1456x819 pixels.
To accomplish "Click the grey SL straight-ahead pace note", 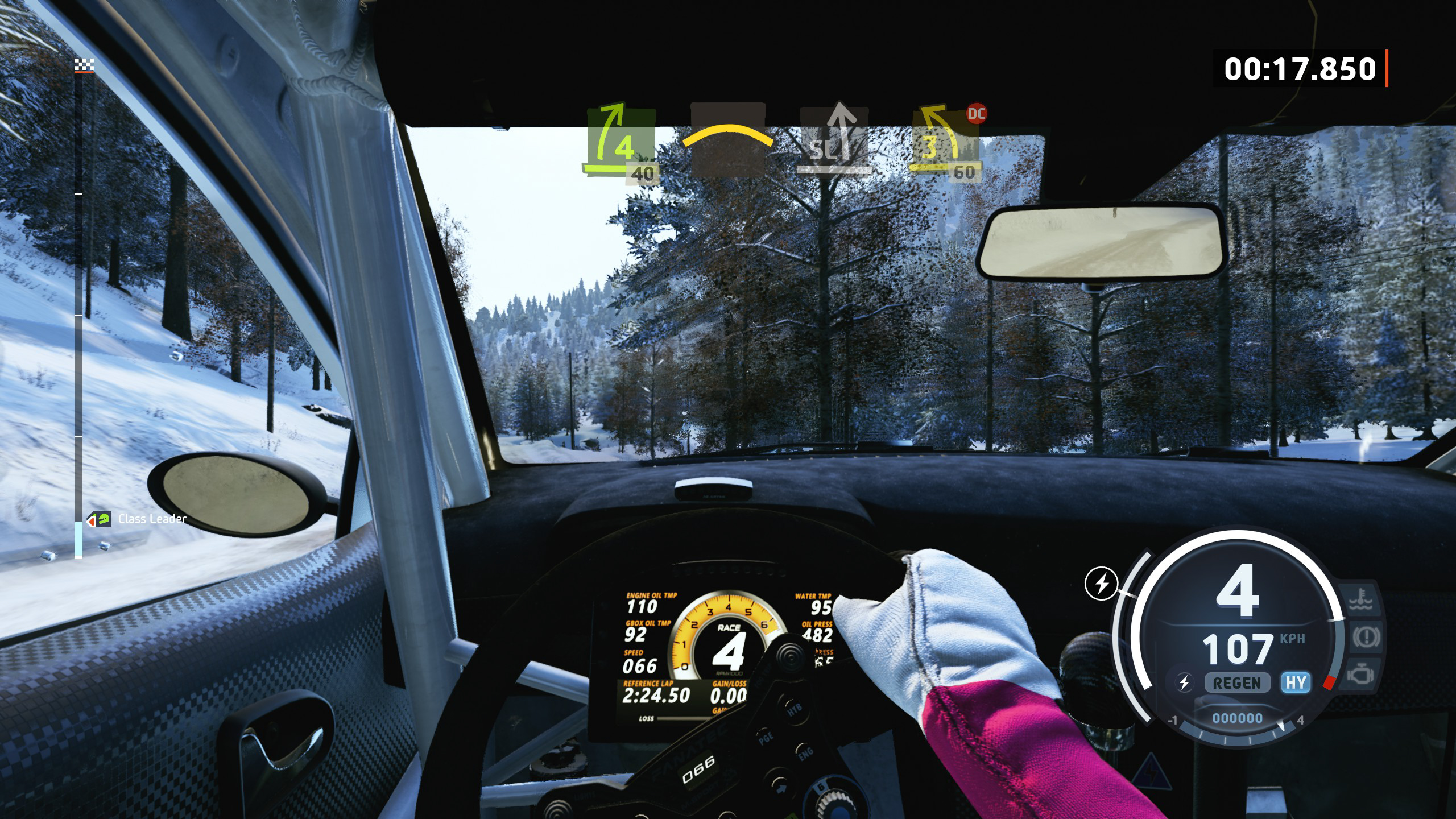I will point(834,140).
